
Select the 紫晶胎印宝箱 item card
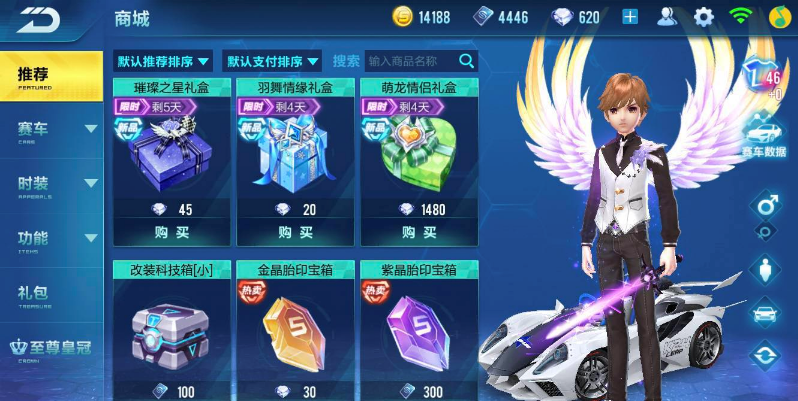(x=419, y=330)
